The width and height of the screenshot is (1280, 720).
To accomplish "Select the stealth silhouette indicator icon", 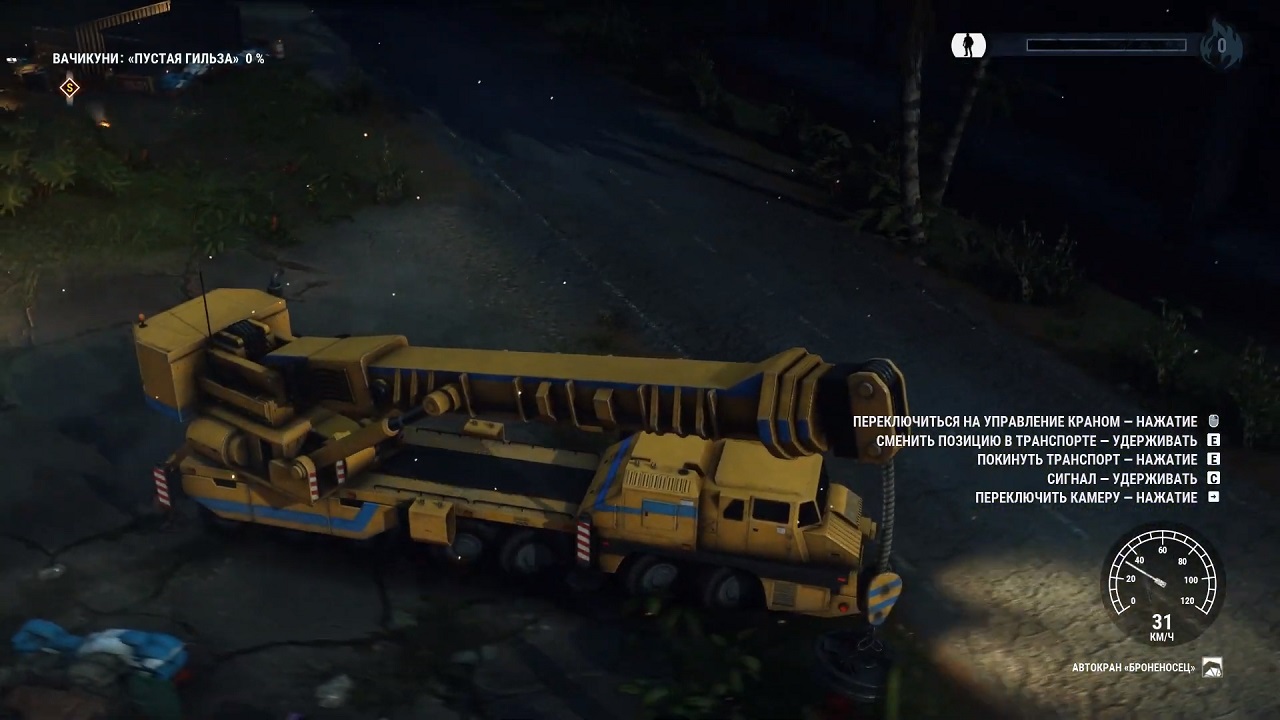I will 968,45.
